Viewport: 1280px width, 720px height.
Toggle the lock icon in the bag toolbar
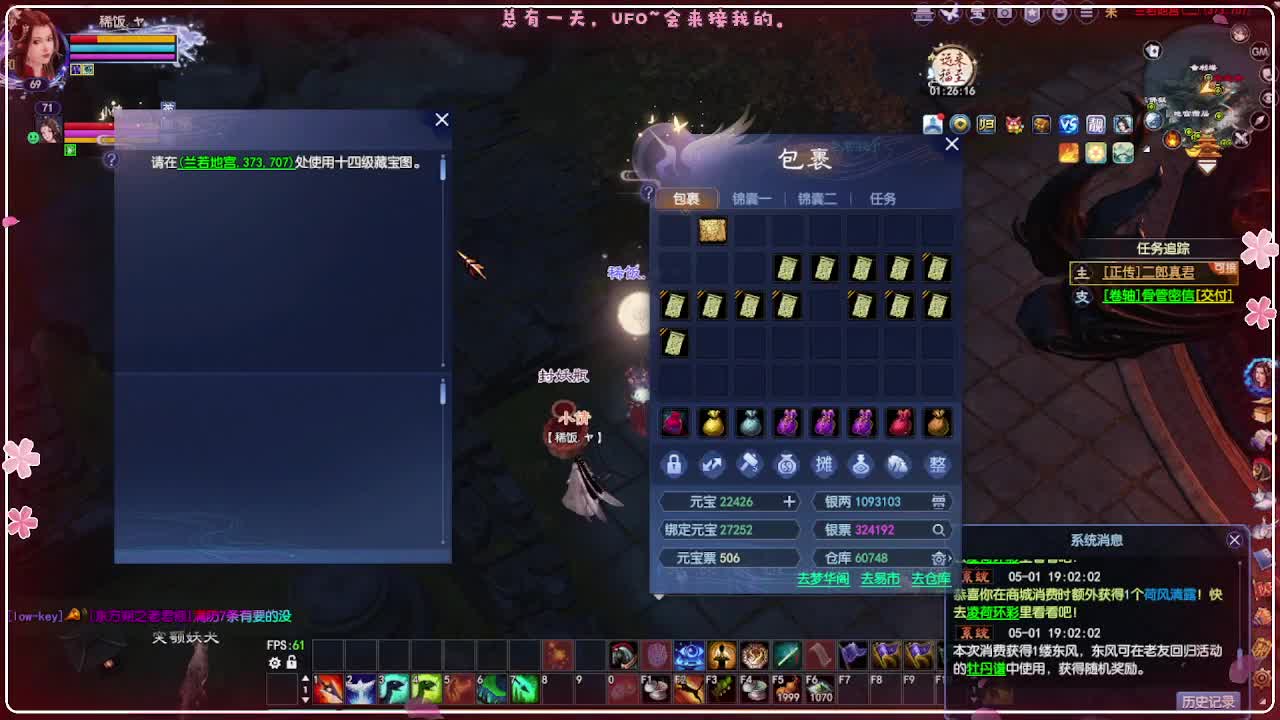point(673,465)
